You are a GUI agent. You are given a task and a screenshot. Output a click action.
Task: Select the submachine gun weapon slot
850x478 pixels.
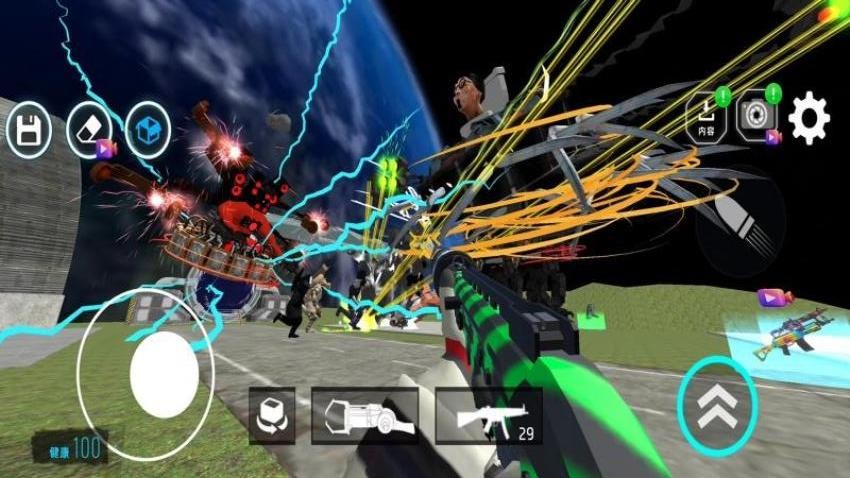(x=489, y=415)
